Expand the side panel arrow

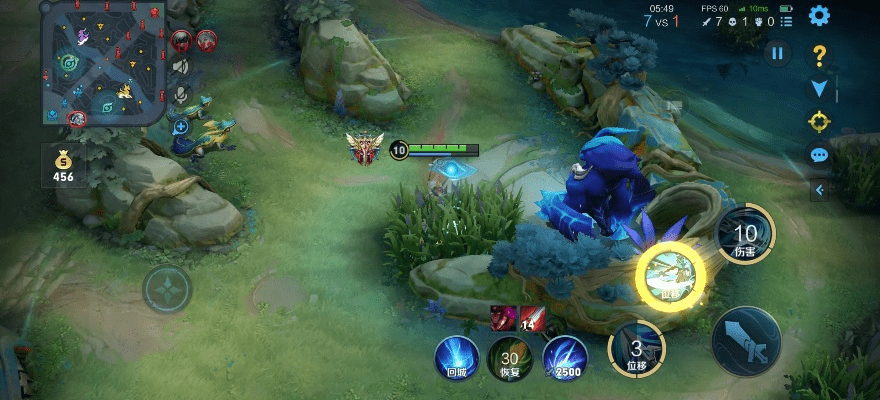tap(820, 189)
